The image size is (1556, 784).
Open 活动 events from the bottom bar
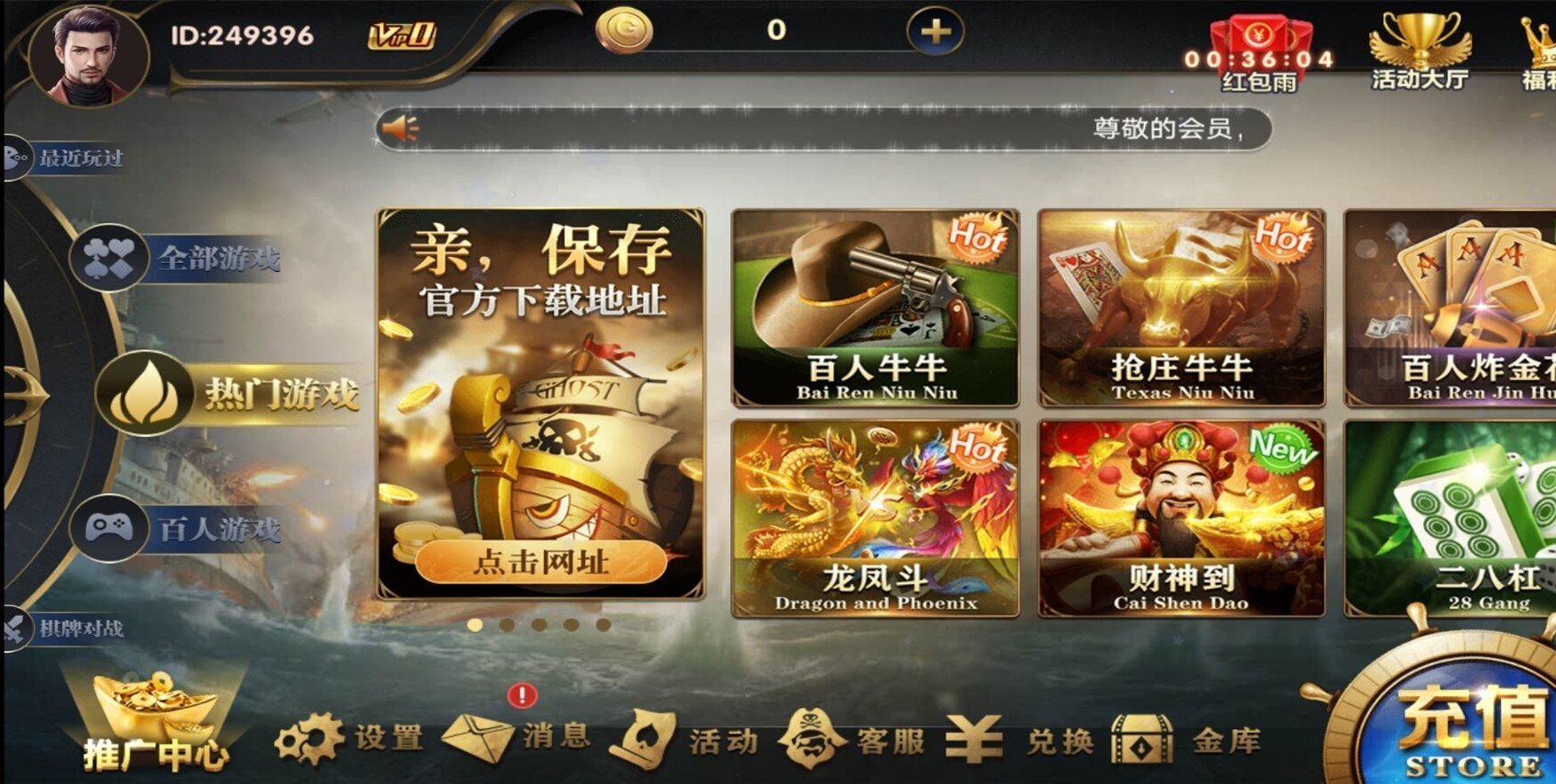point(689,737)
